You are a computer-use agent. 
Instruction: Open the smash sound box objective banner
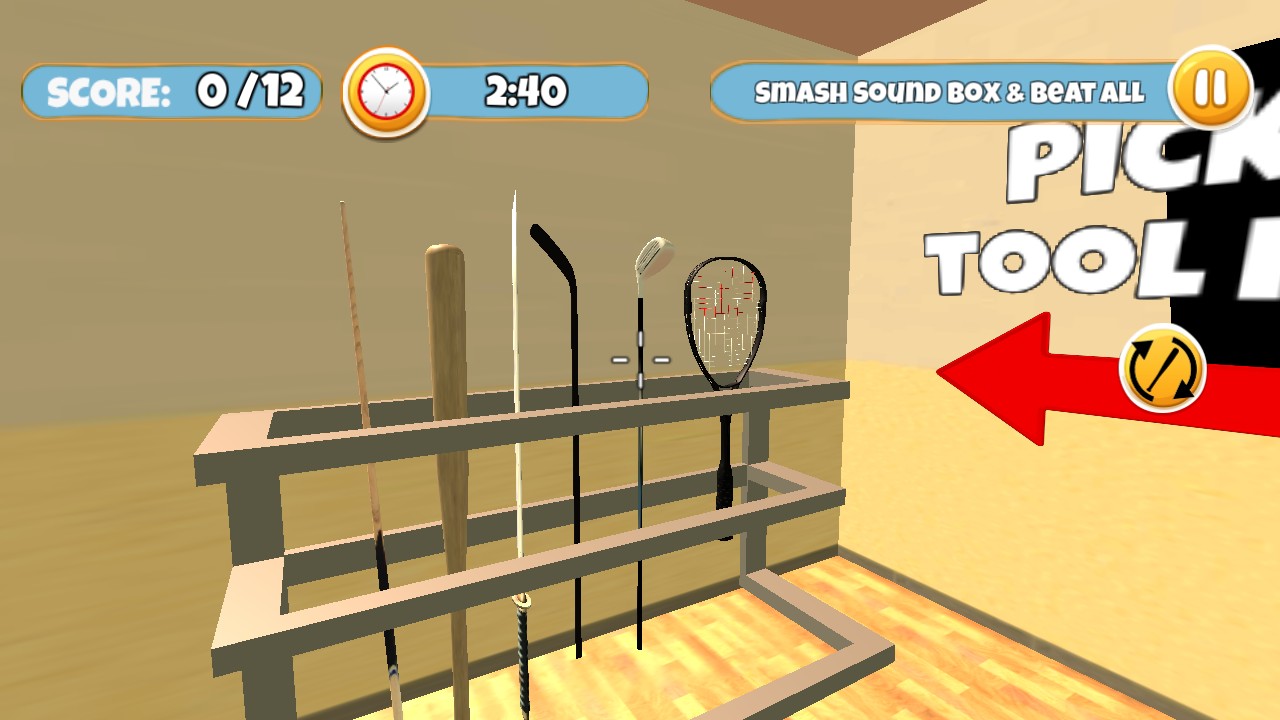pyautogui.click(x=948, y=93)
